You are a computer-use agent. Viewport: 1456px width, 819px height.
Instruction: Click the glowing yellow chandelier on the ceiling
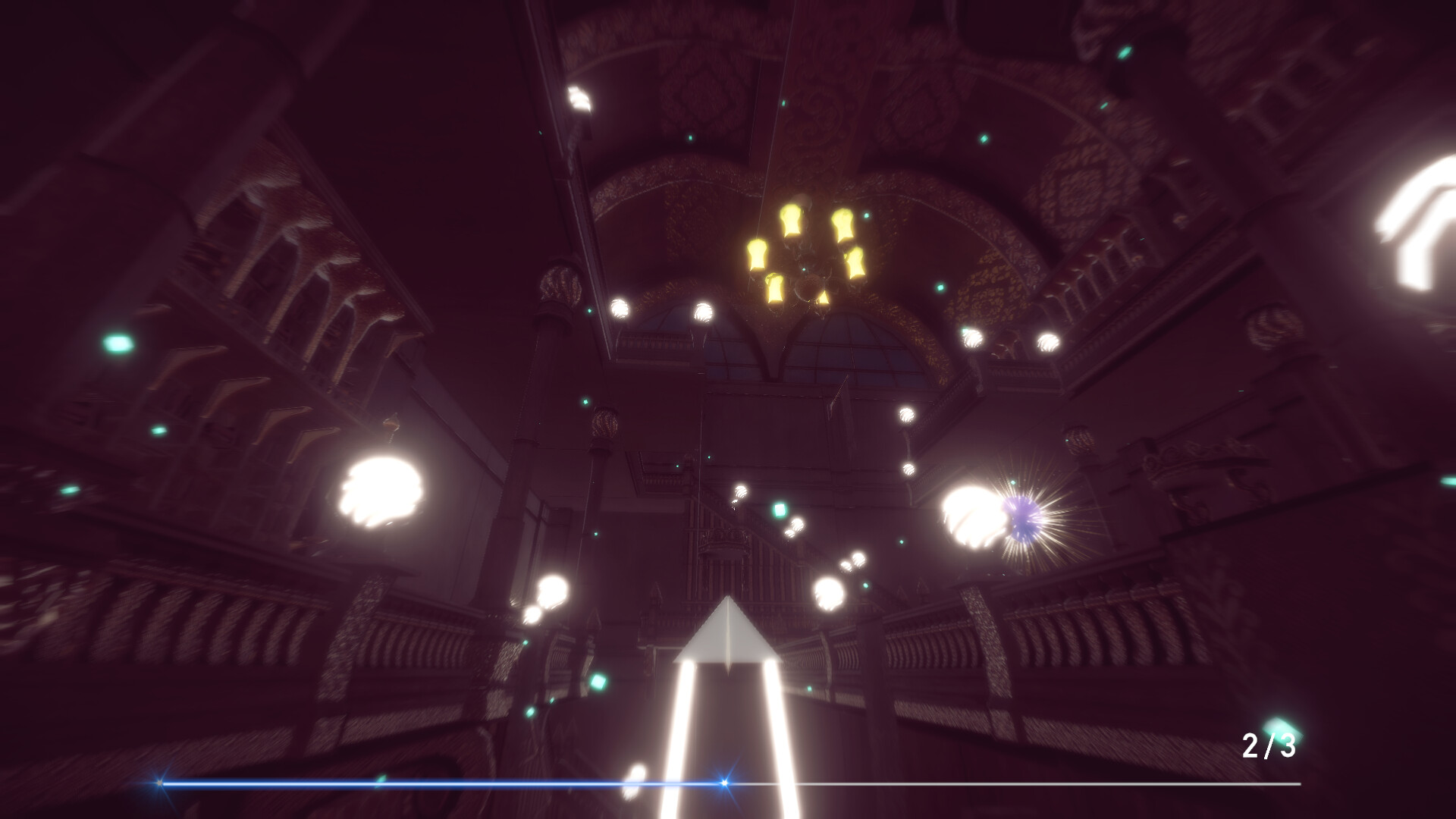click(x=804, y=254)
